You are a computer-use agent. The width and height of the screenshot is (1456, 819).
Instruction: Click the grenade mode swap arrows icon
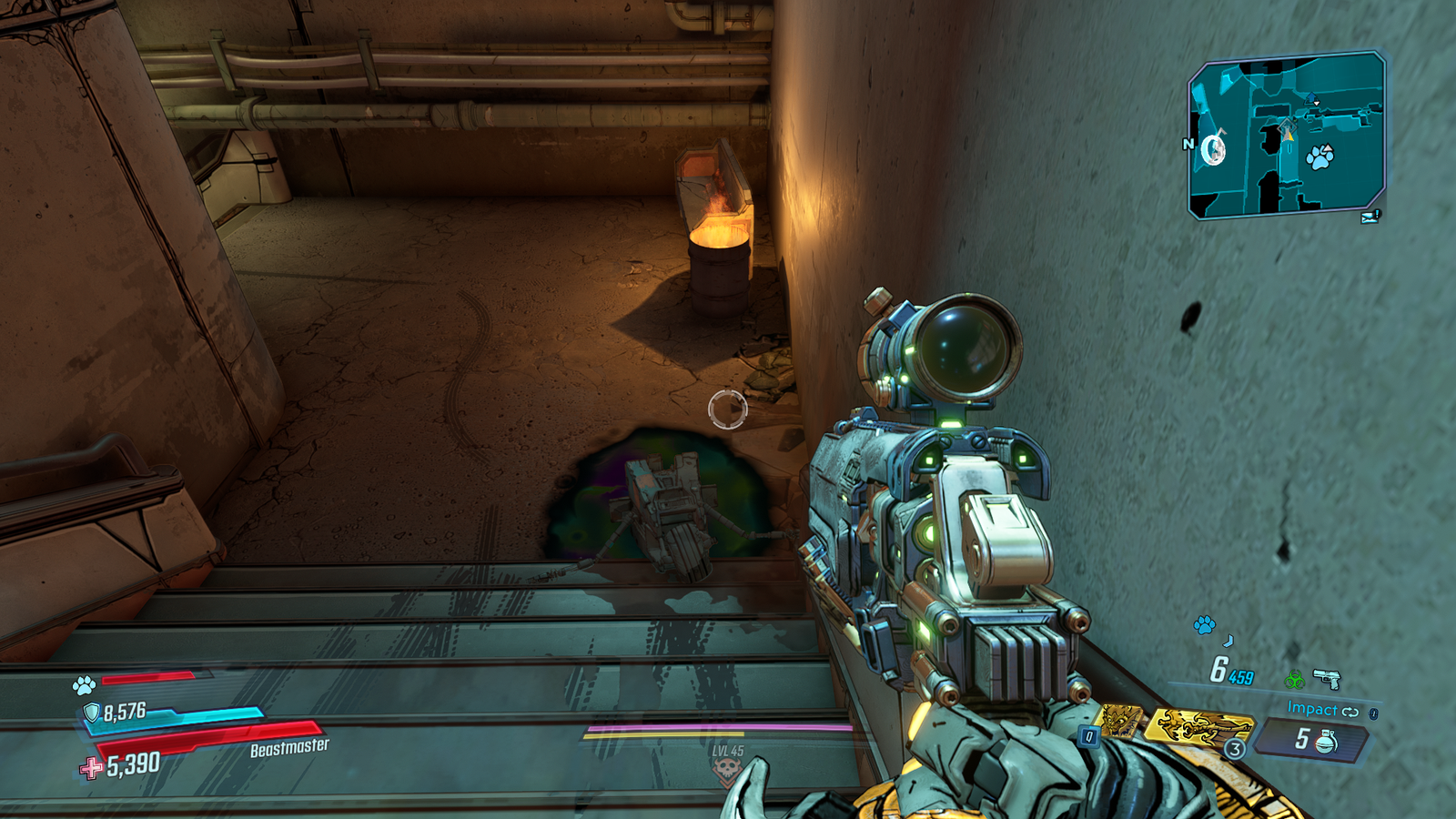(1350, 712)
